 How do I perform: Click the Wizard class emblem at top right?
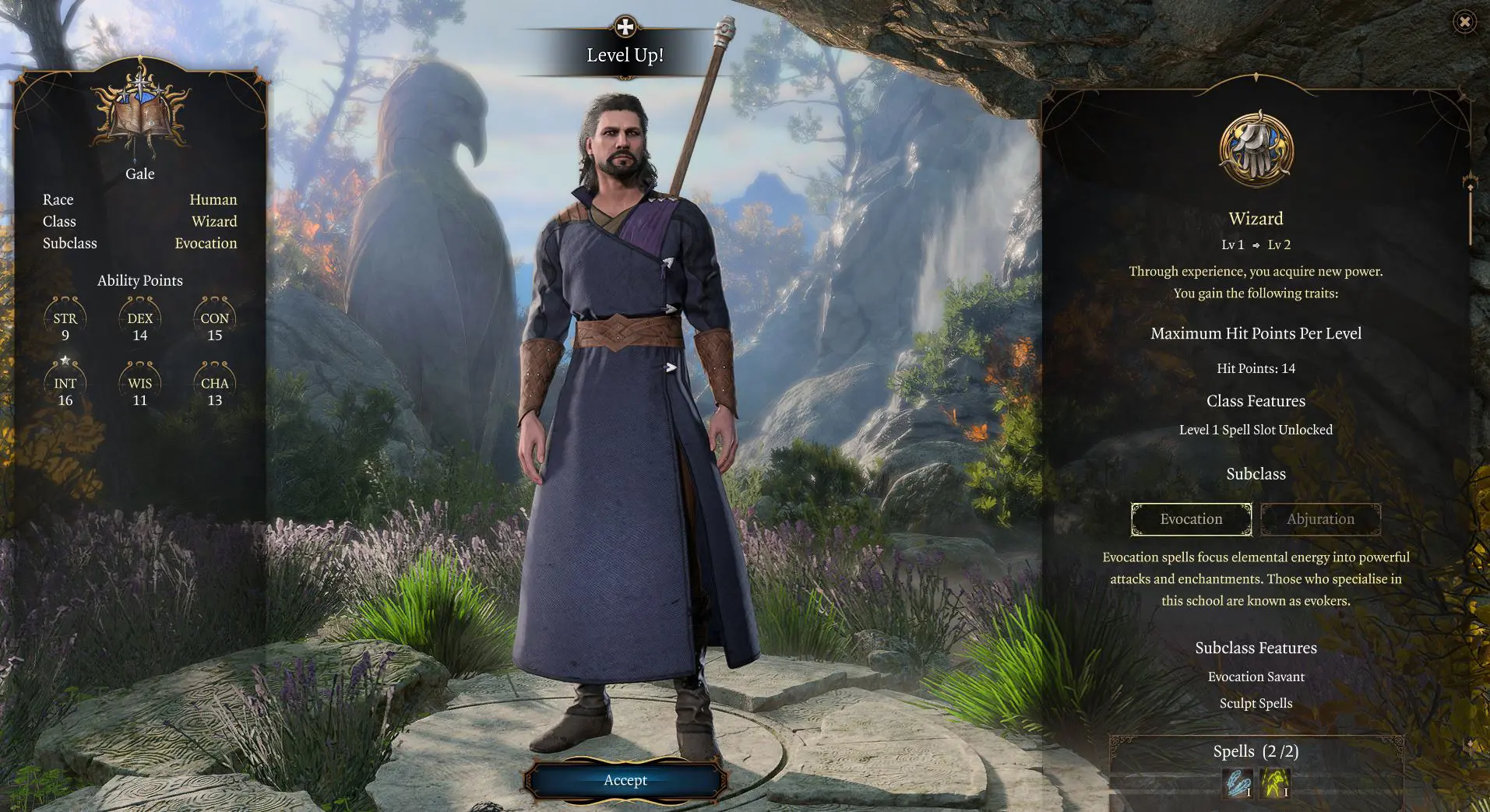pos(1254,148)
